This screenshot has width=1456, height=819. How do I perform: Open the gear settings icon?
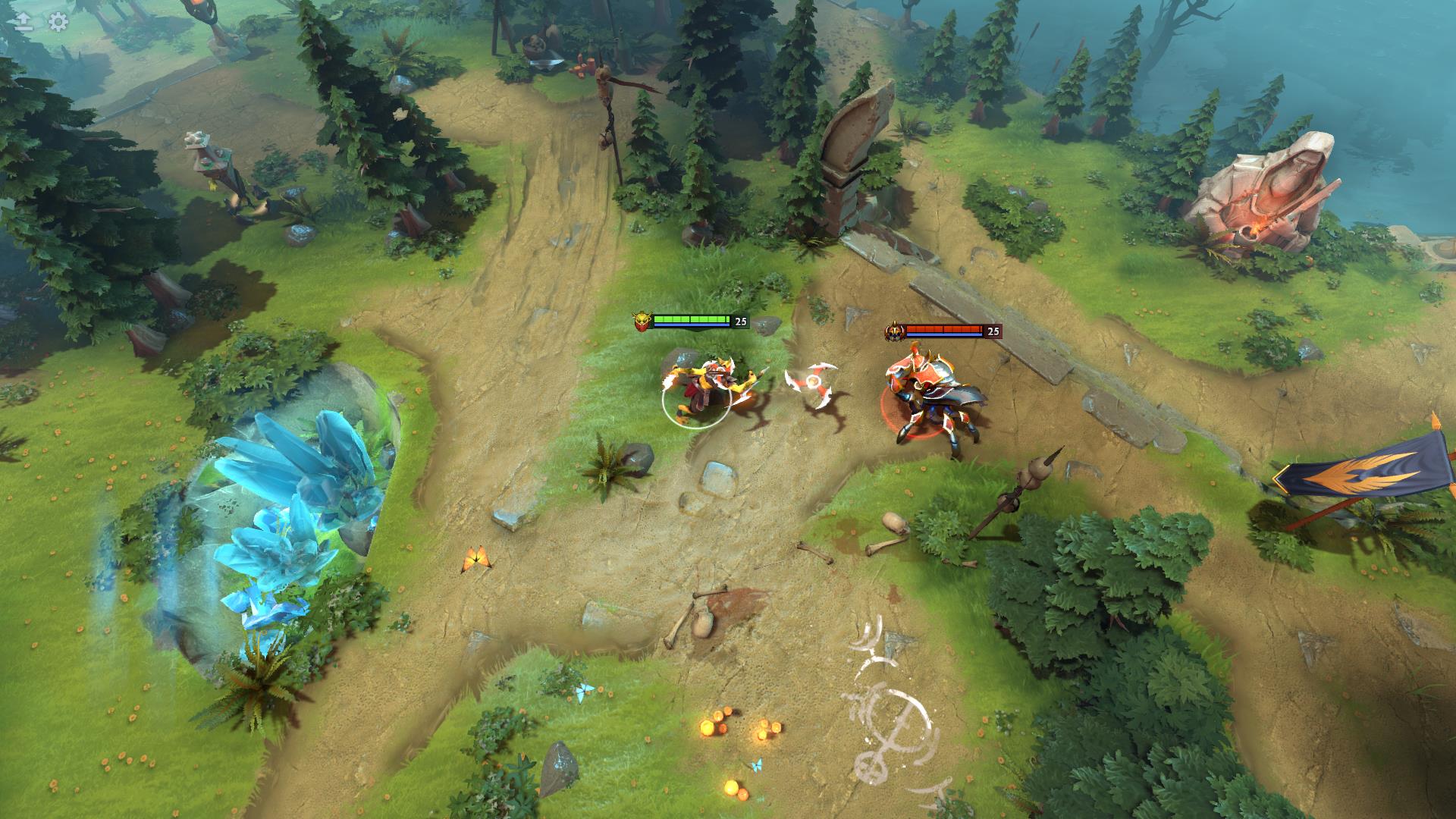tap(58, 22)
